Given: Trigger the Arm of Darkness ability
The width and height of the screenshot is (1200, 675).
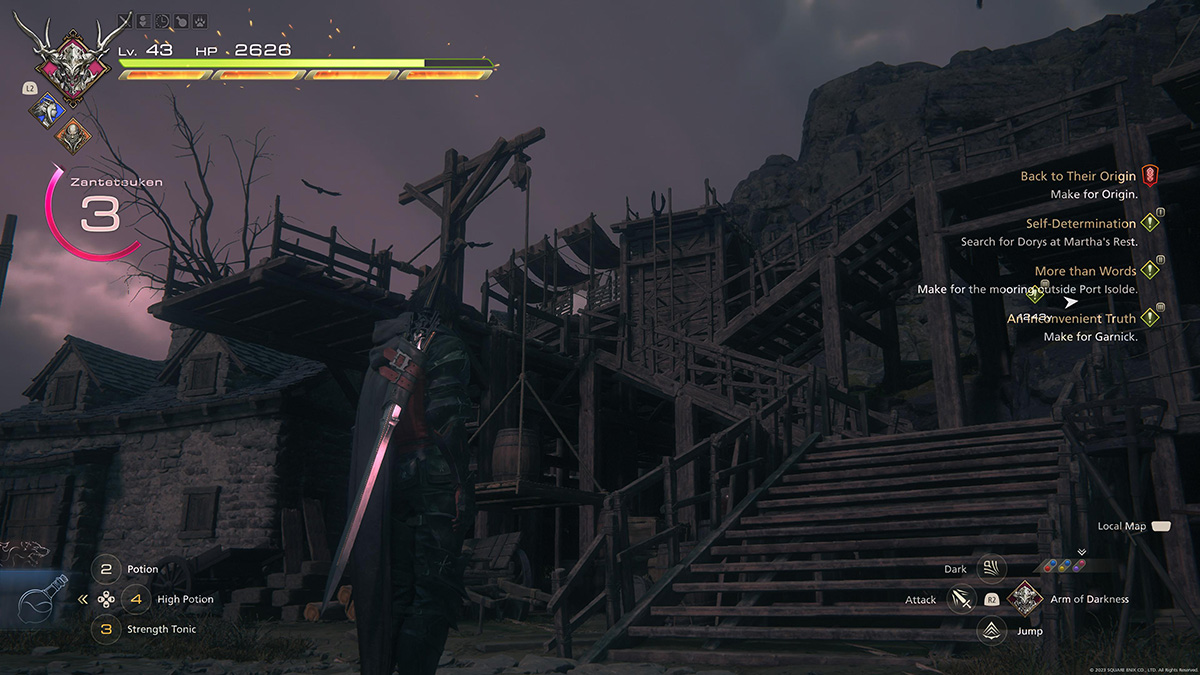Looking at the screenshot, I should [1025, 599].
